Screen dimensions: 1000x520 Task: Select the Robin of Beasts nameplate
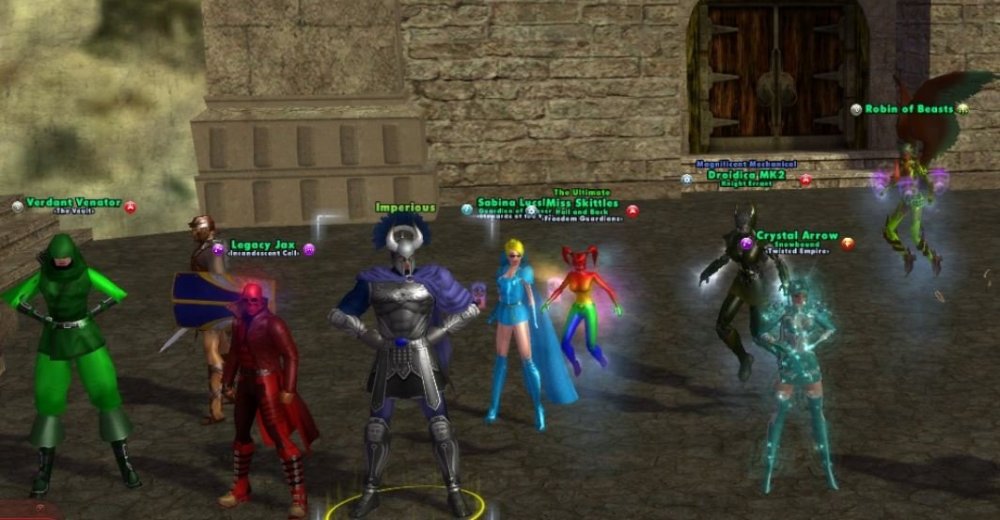pyautogui.click(x=909, y=109)
